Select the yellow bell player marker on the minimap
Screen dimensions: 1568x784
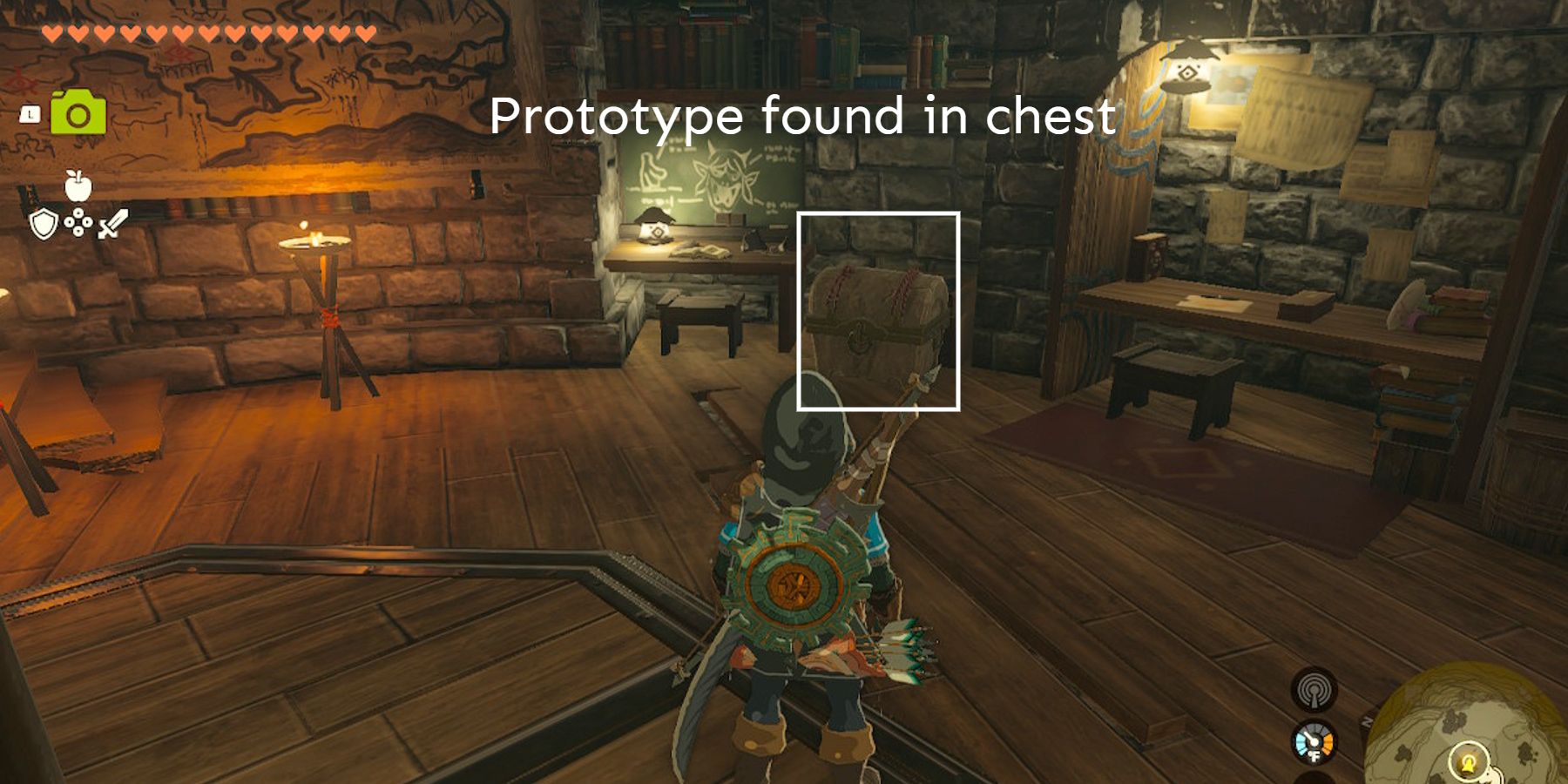(1469, 765)
